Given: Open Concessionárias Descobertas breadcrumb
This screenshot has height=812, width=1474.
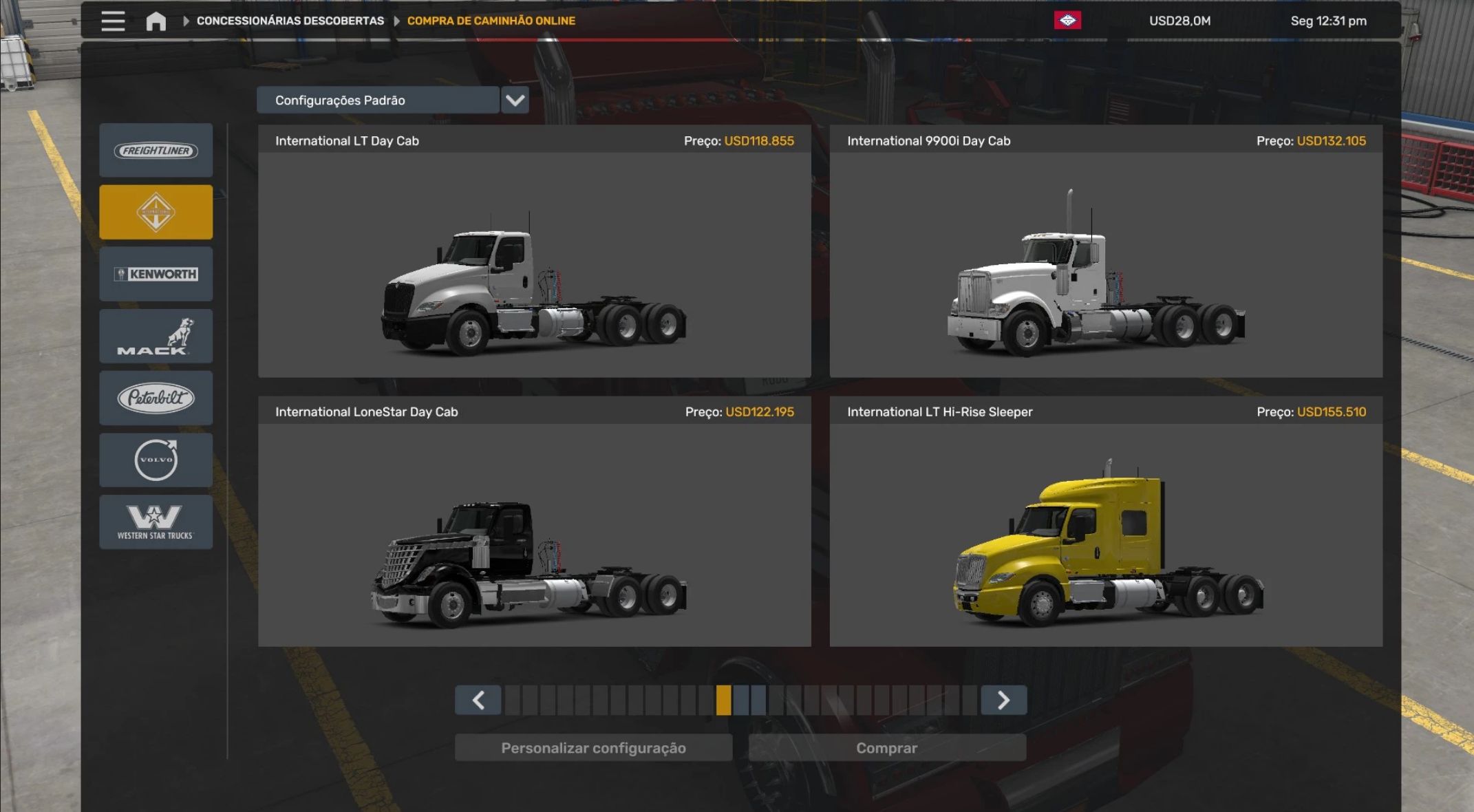Looking at the screenshot, I should pyautogui.click(x=290, y=21).
